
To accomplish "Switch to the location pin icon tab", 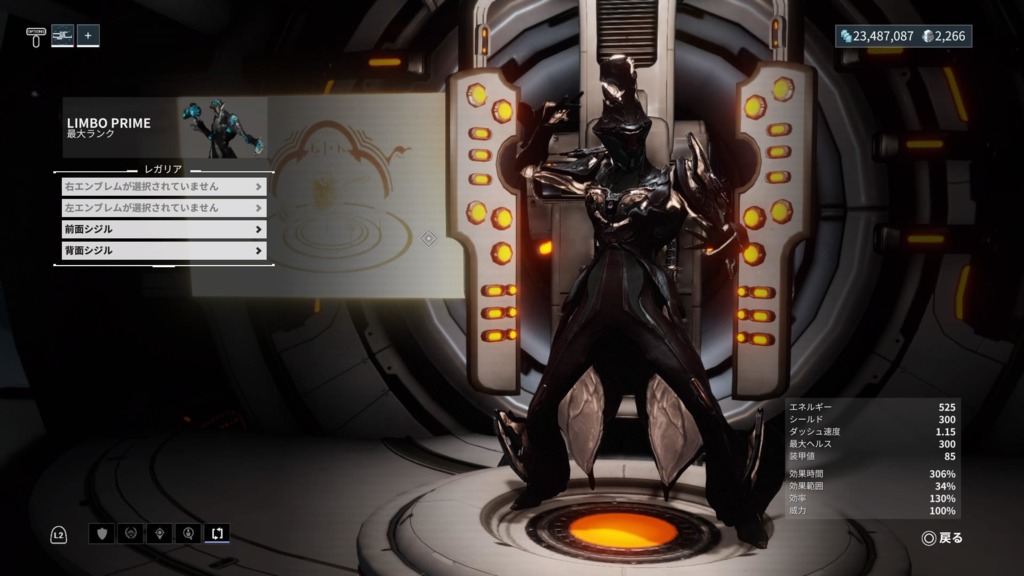I will (x=159, y=533).
